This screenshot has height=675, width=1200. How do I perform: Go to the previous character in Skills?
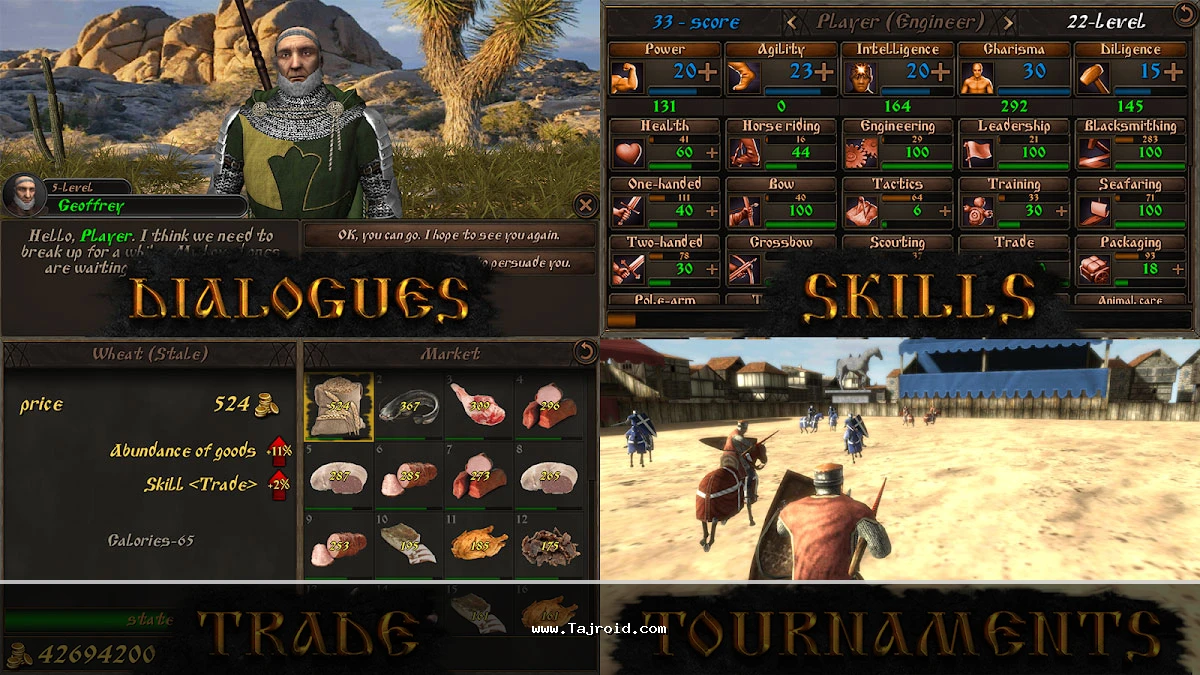792,21
